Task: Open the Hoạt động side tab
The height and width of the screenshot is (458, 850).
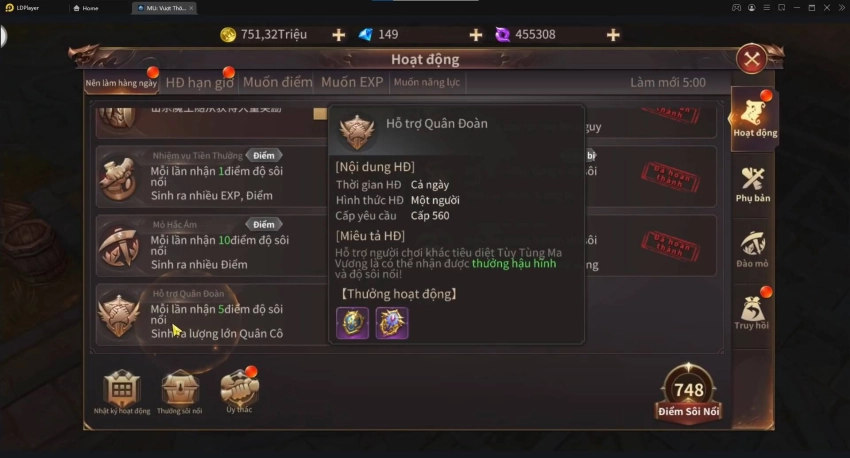Action: 755,118
